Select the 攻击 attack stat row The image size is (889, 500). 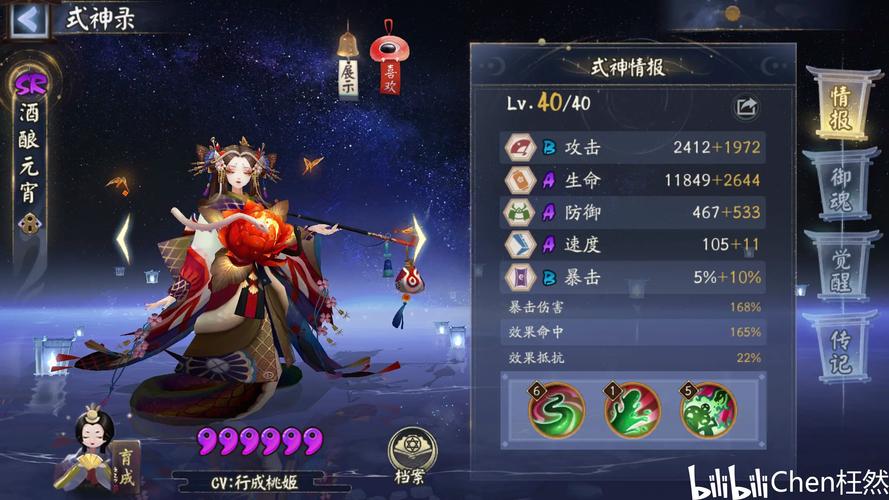633,148
